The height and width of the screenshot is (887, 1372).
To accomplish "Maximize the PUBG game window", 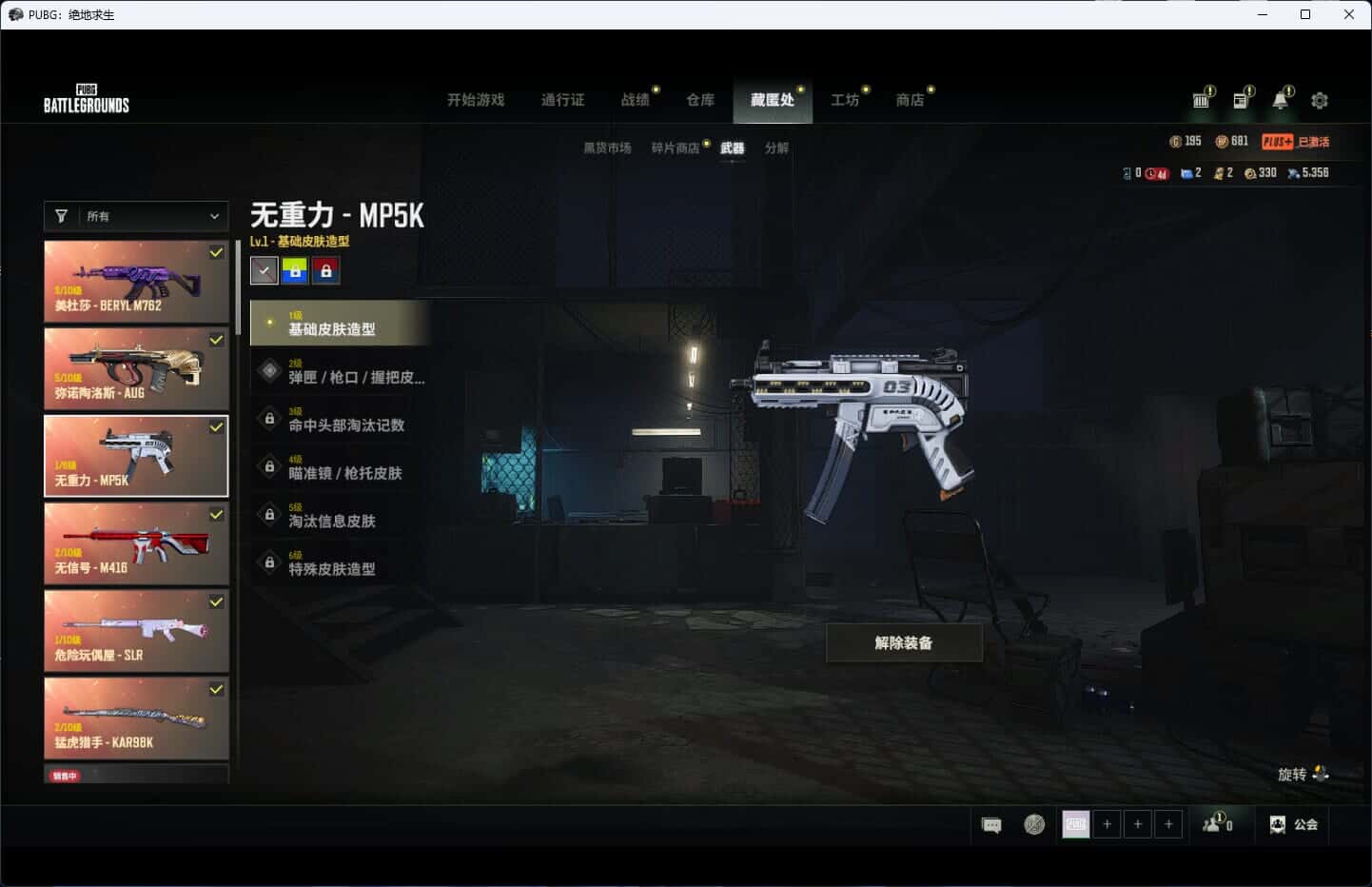I will click(x=1305, y=14).
